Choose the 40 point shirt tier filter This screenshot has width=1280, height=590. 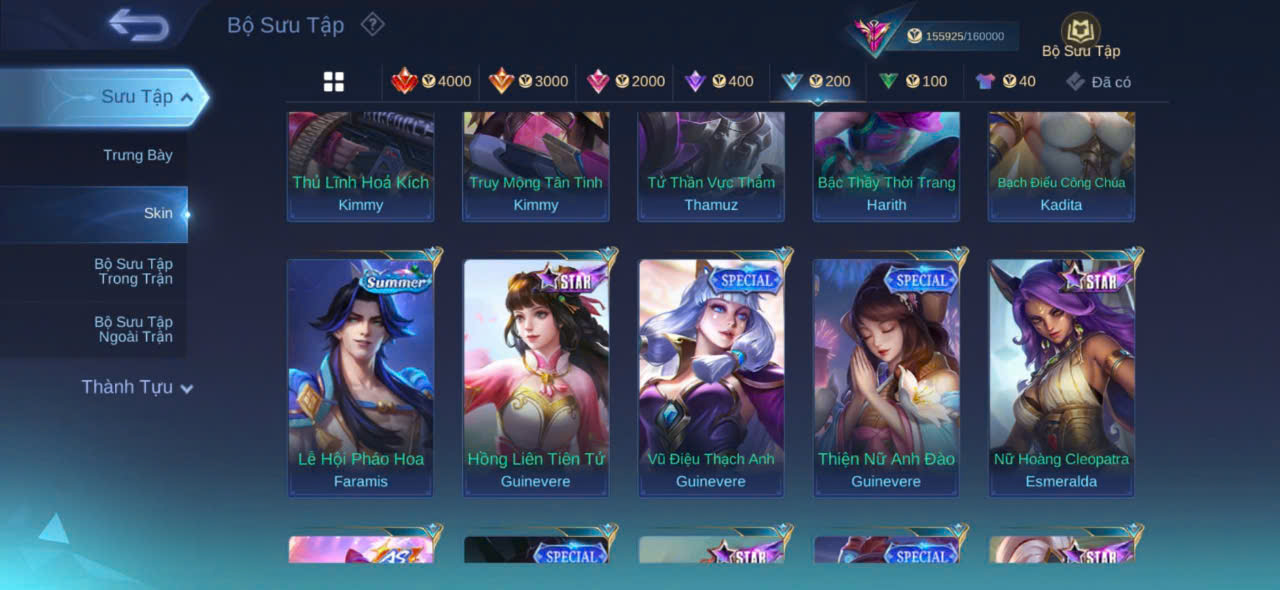coord(1006,82)
